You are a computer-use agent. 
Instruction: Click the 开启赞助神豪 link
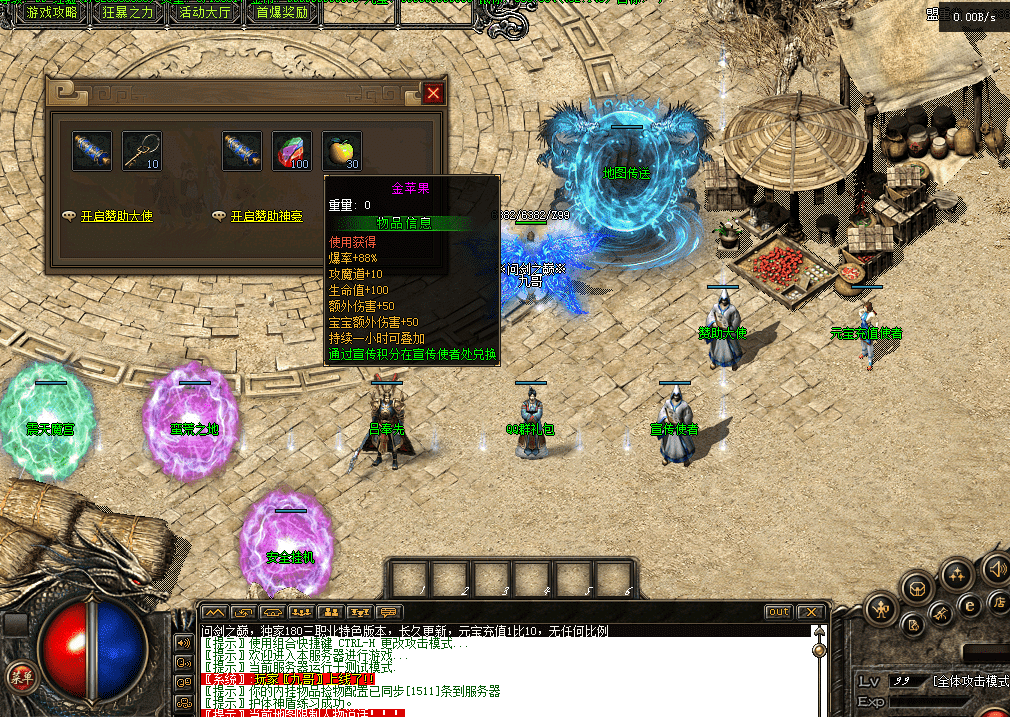pos(266,216)
